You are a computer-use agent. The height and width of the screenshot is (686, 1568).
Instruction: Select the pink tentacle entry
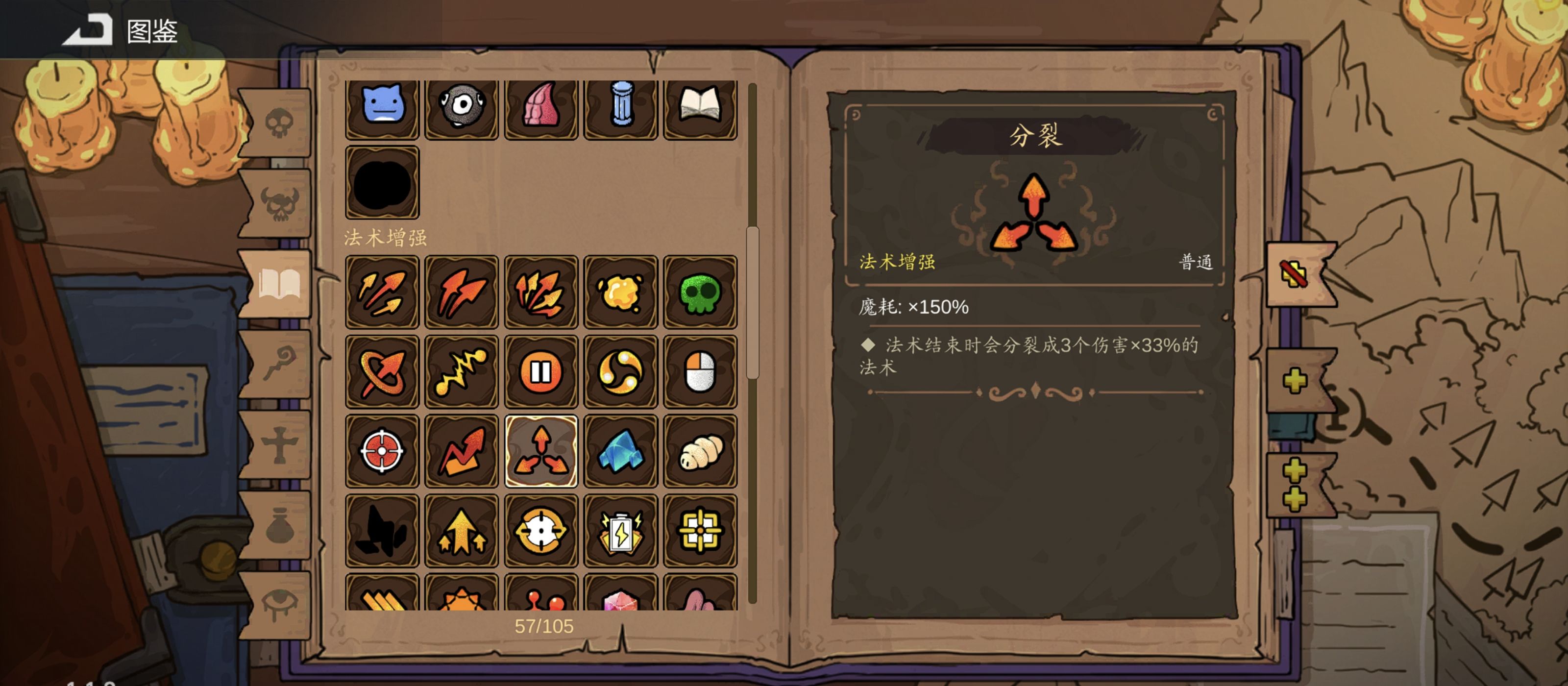[x=541, y=108]
